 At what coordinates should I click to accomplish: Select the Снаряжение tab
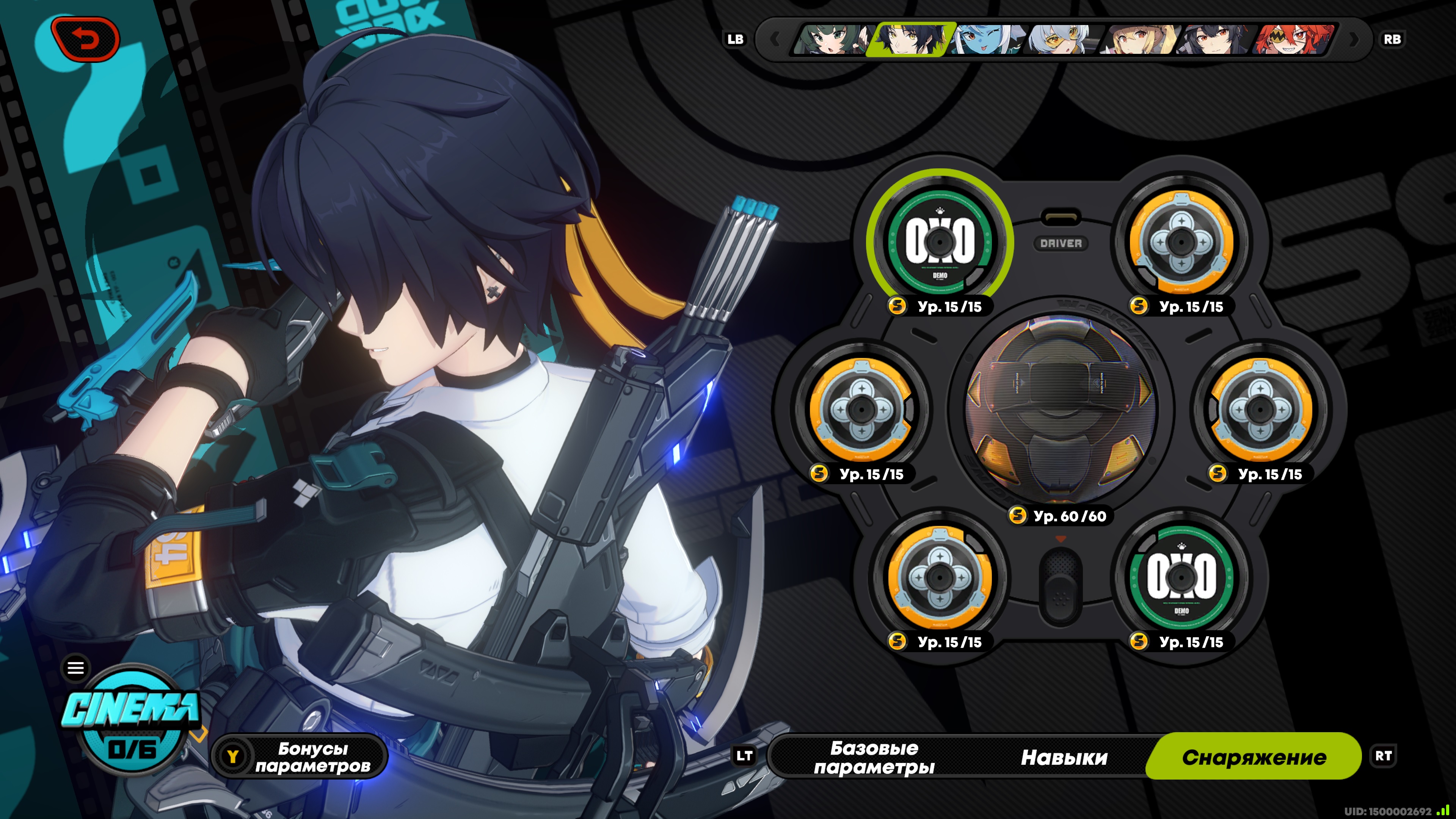tap(1254, 757)
